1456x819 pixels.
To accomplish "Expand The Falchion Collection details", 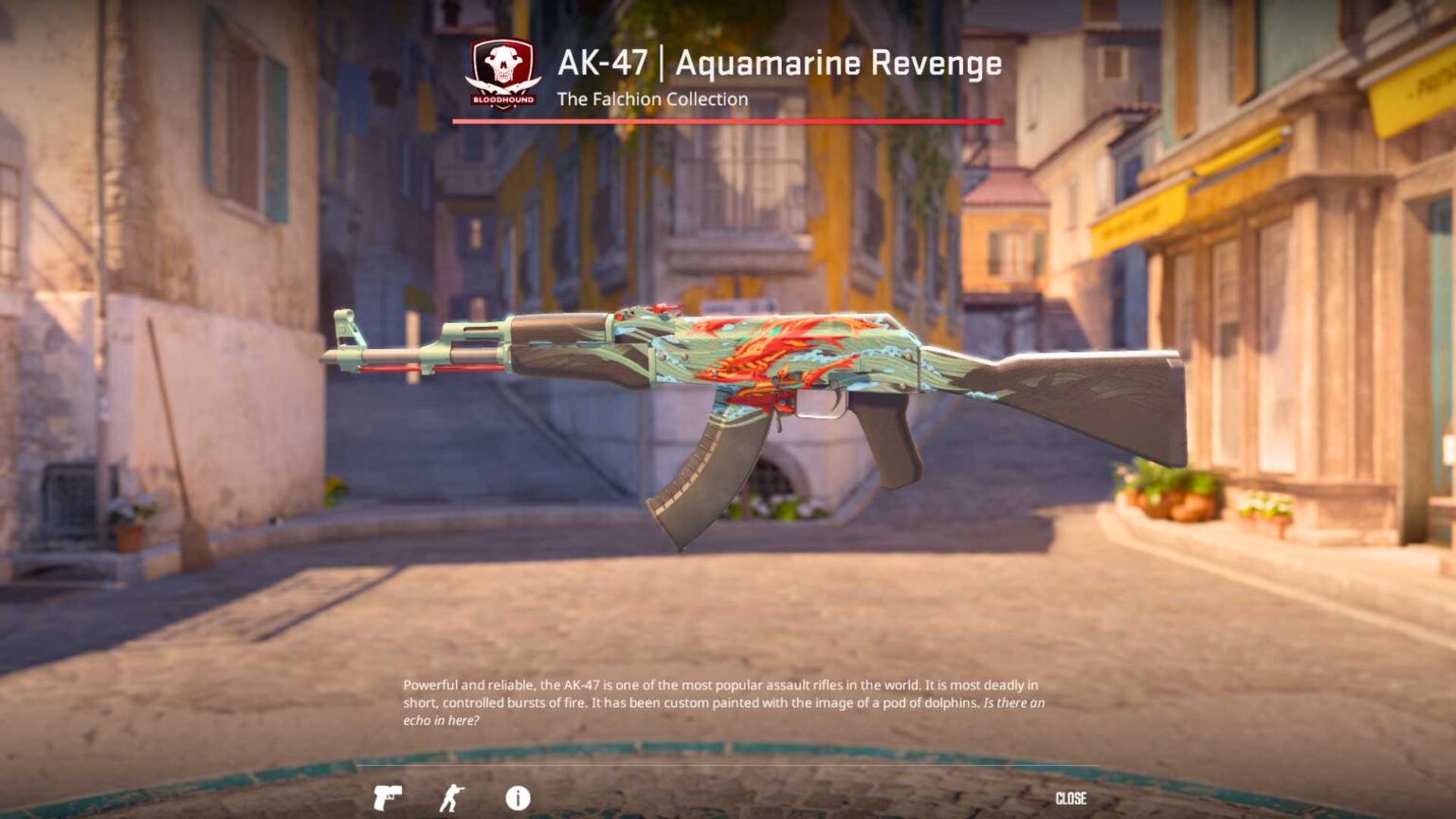I will pyautogui.click(x=651, y=99).
